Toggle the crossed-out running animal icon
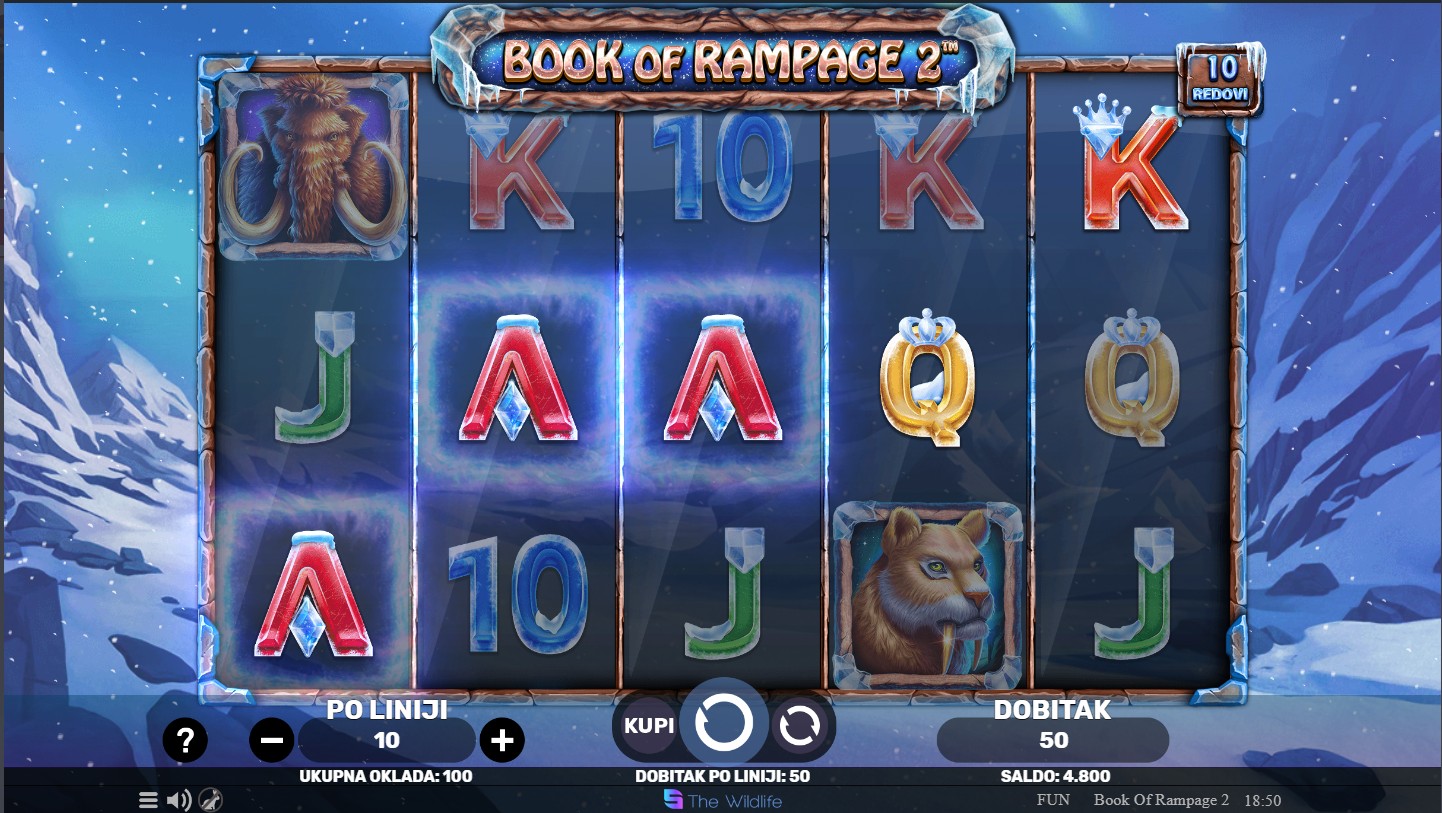Screen dimensions: 1442x813 tap(210, 800)
